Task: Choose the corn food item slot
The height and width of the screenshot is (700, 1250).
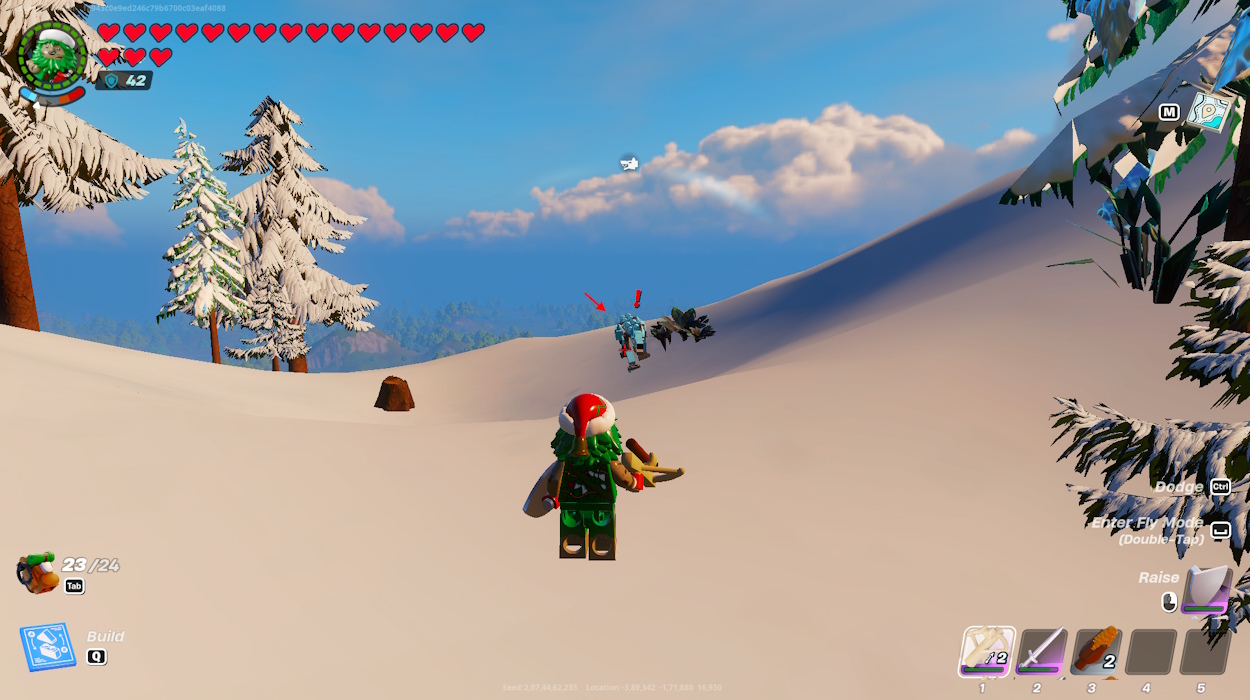Action: pos(1095,652)
